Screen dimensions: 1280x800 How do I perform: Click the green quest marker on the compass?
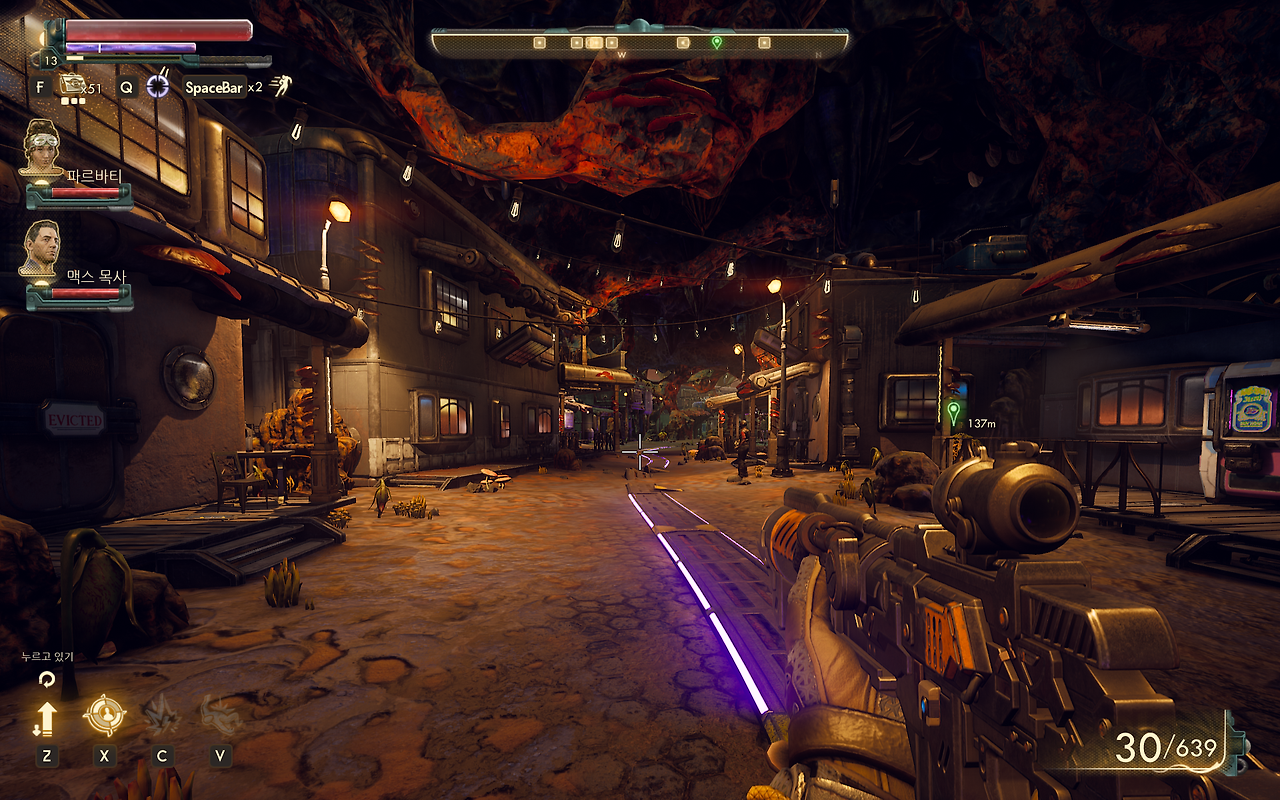click(x=716, y=42)
